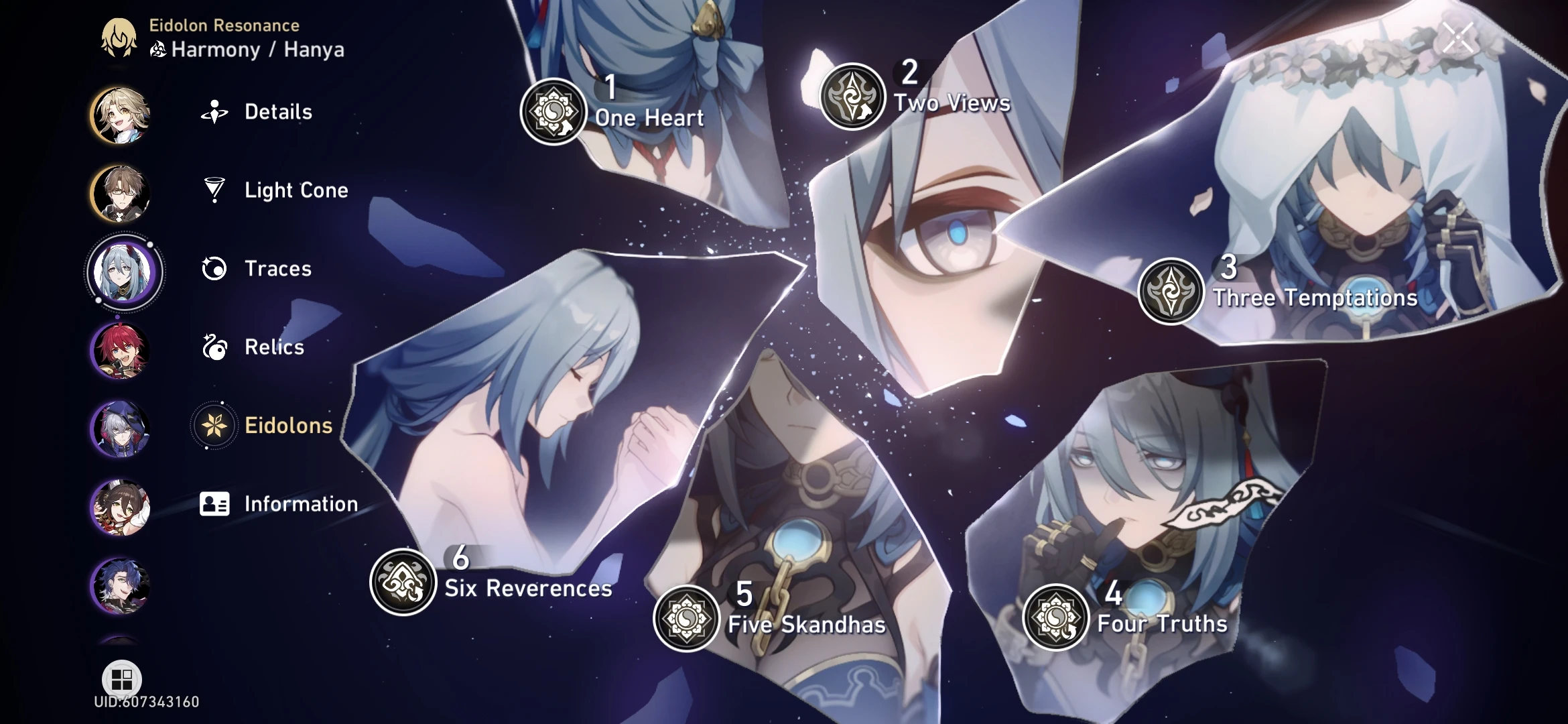Switch to the Details tab
Screen dimensions: 1568x724
tap(278, 112)
